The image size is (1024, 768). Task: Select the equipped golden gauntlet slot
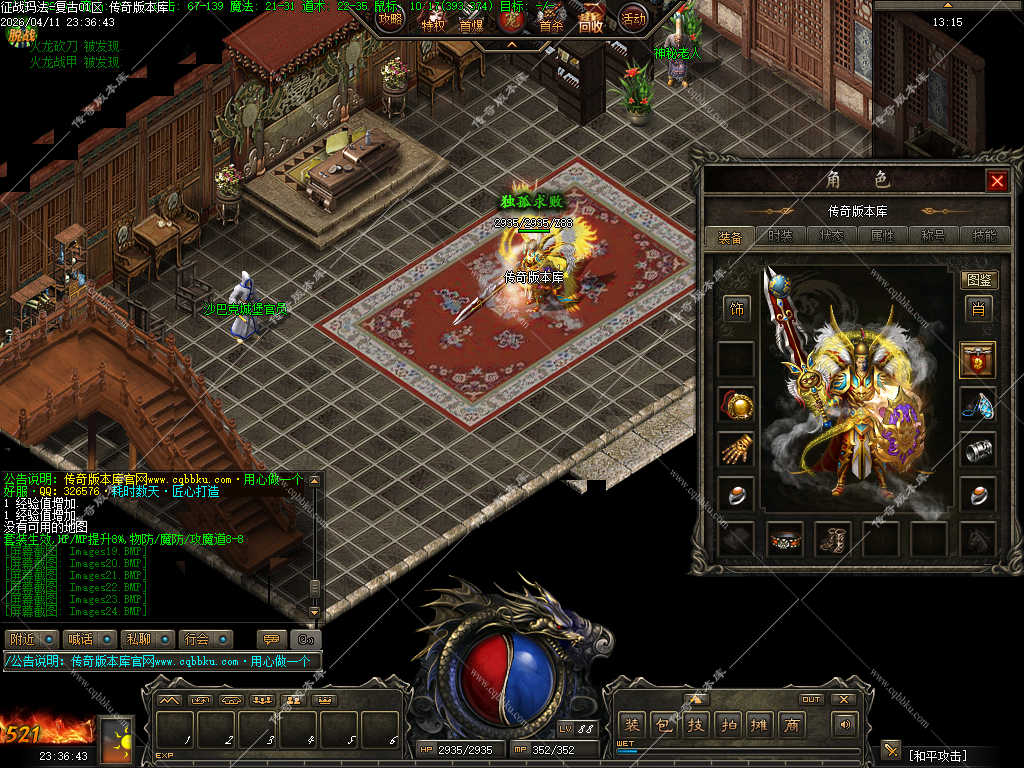737,449
